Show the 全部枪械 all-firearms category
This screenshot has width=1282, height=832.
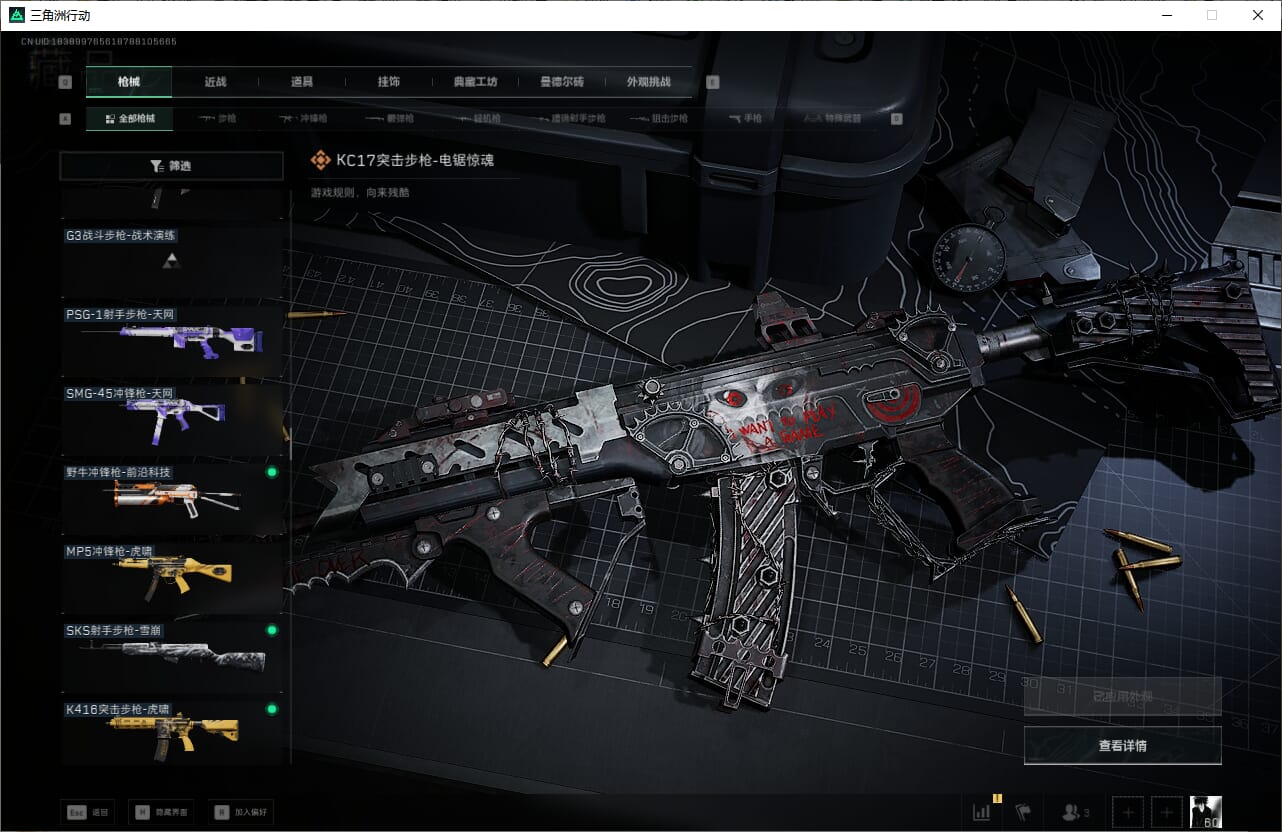coord(129,118)
